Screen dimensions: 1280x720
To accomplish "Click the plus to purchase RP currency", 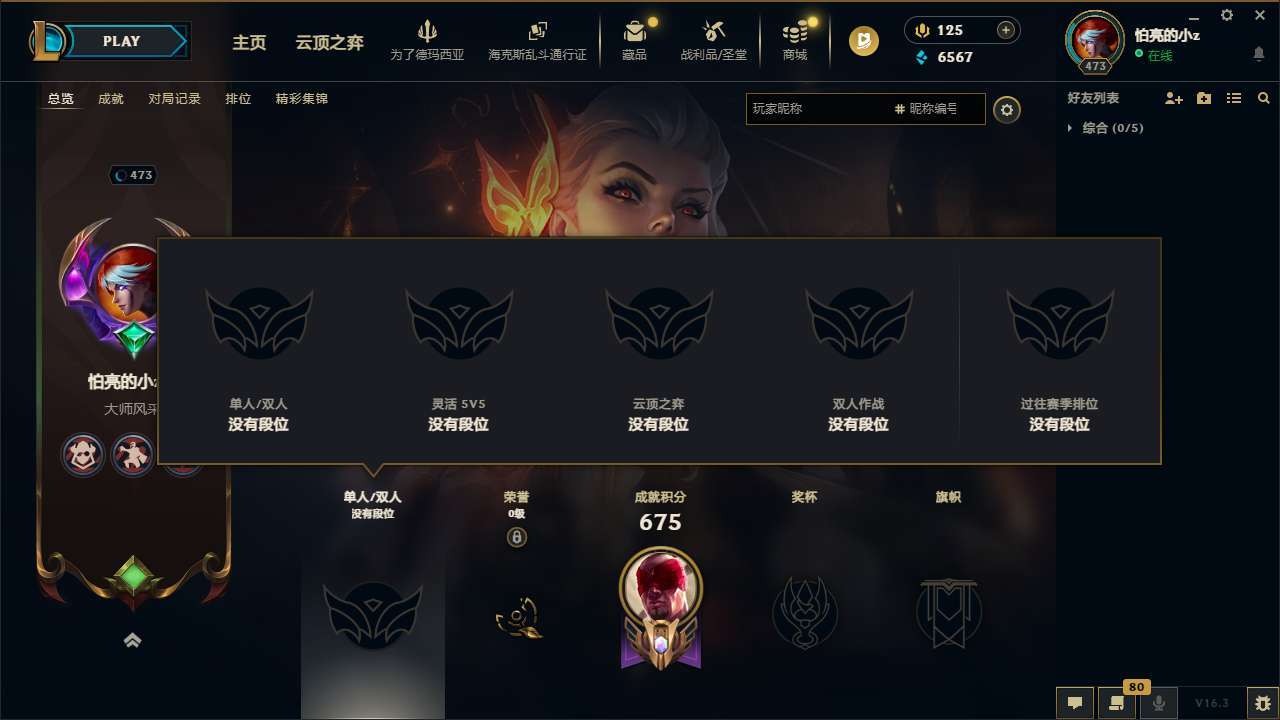I will point(1003,30).
